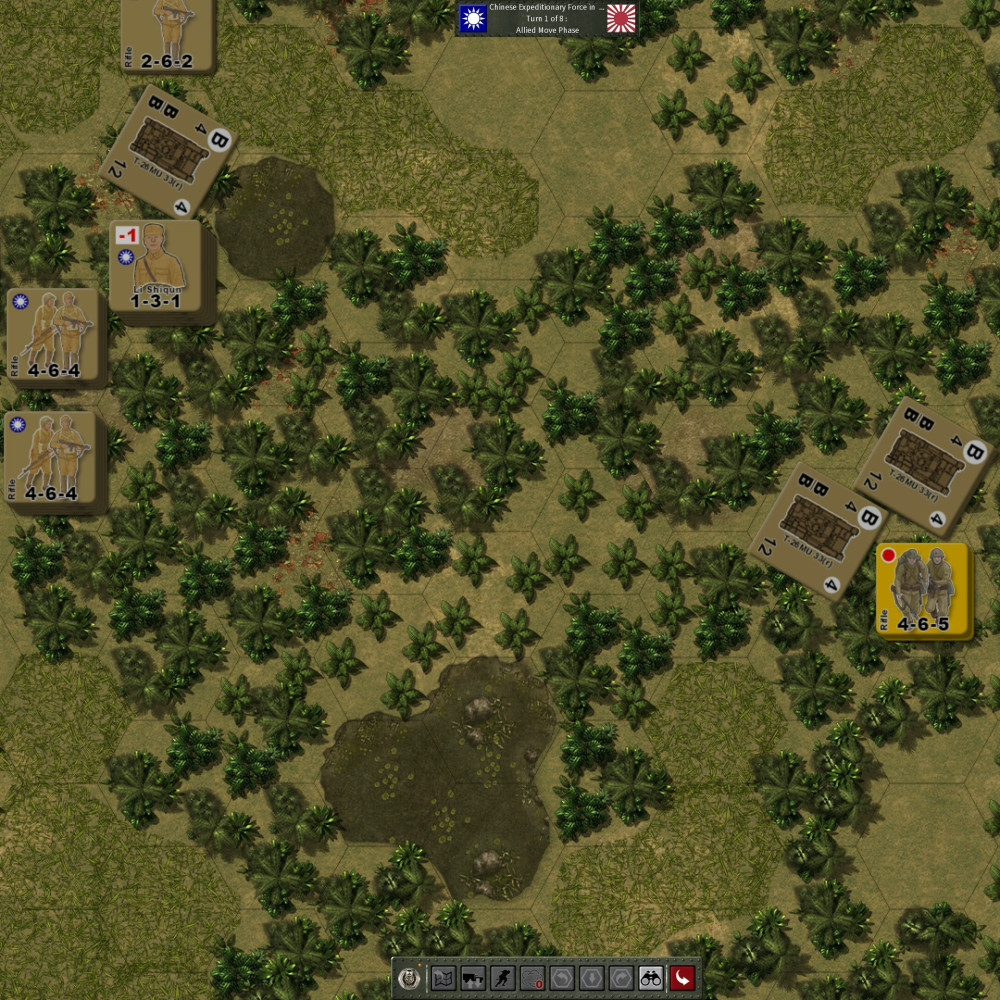Click the red end phase arrow button

[682, 977]
